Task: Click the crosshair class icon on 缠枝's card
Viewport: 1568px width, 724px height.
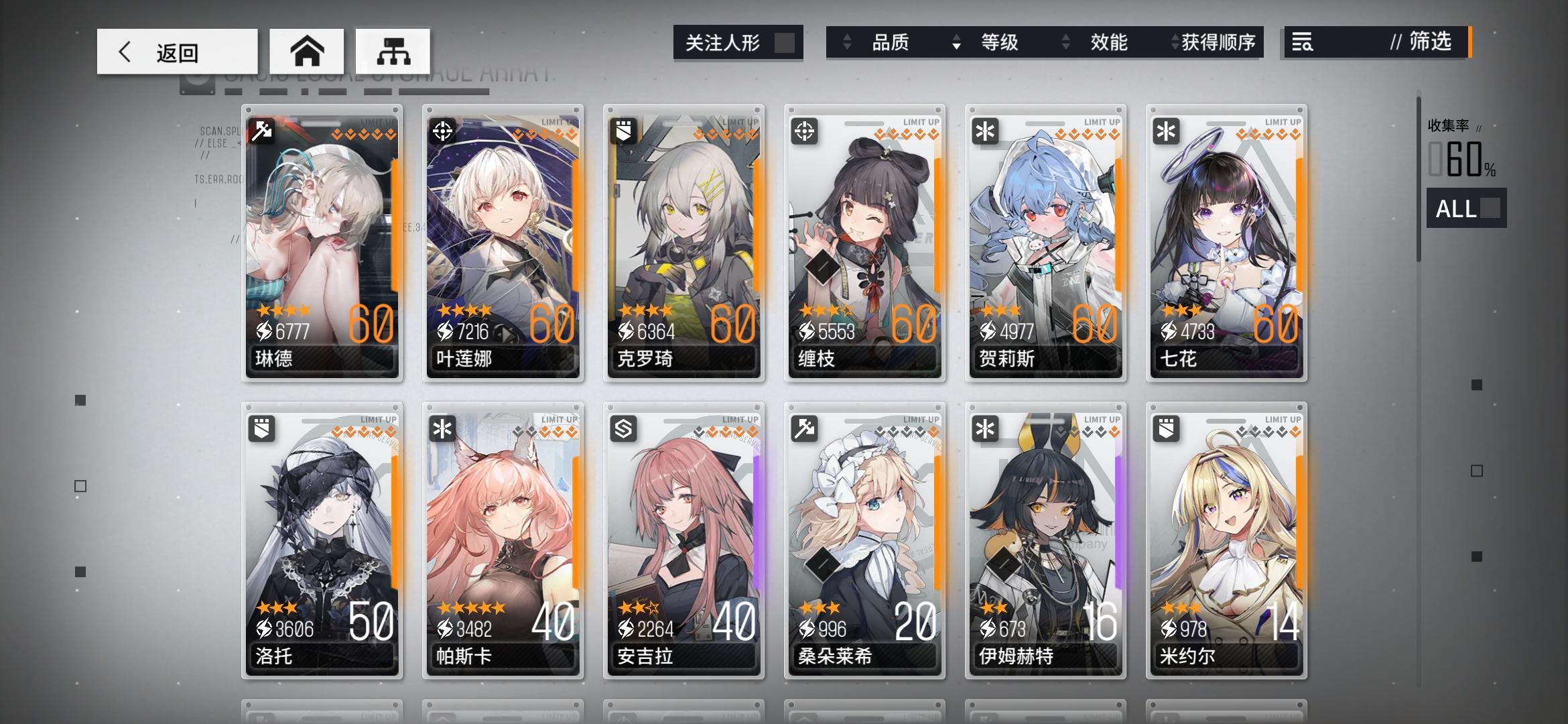Action: click(x=803, y=131)
